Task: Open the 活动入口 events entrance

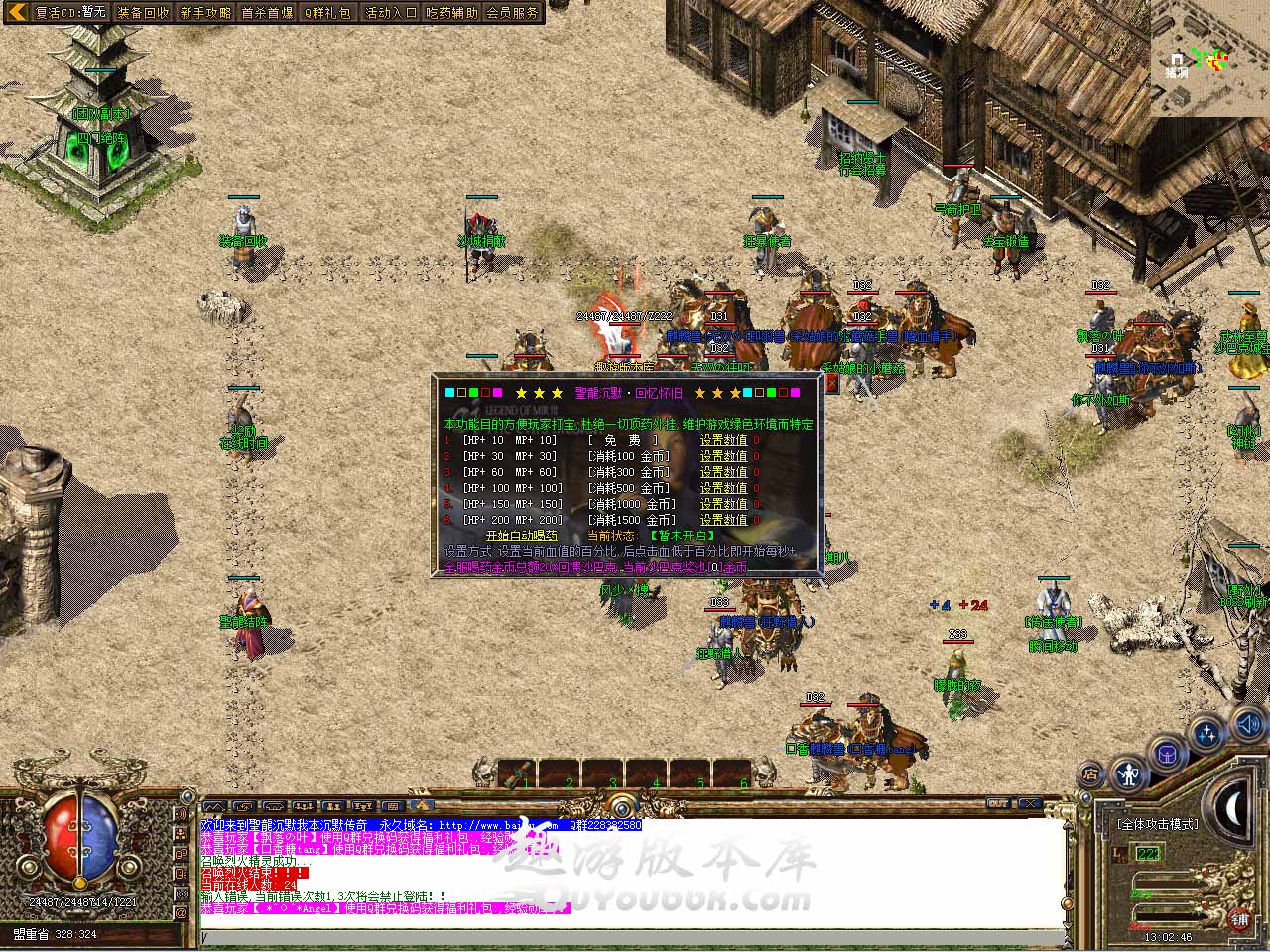Action: pos(391,13)
